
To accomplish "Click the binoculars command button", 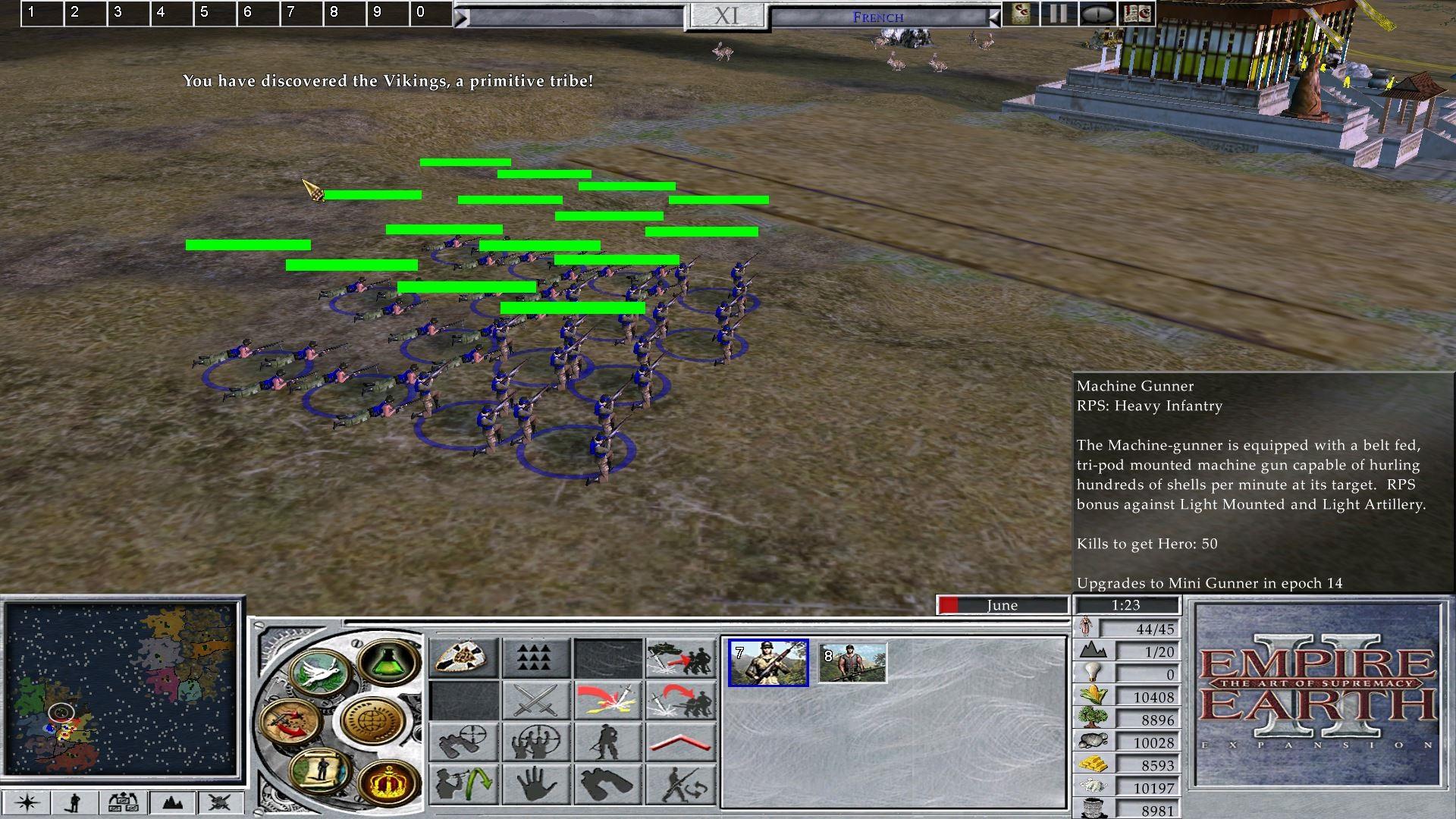I will point(609,783).
